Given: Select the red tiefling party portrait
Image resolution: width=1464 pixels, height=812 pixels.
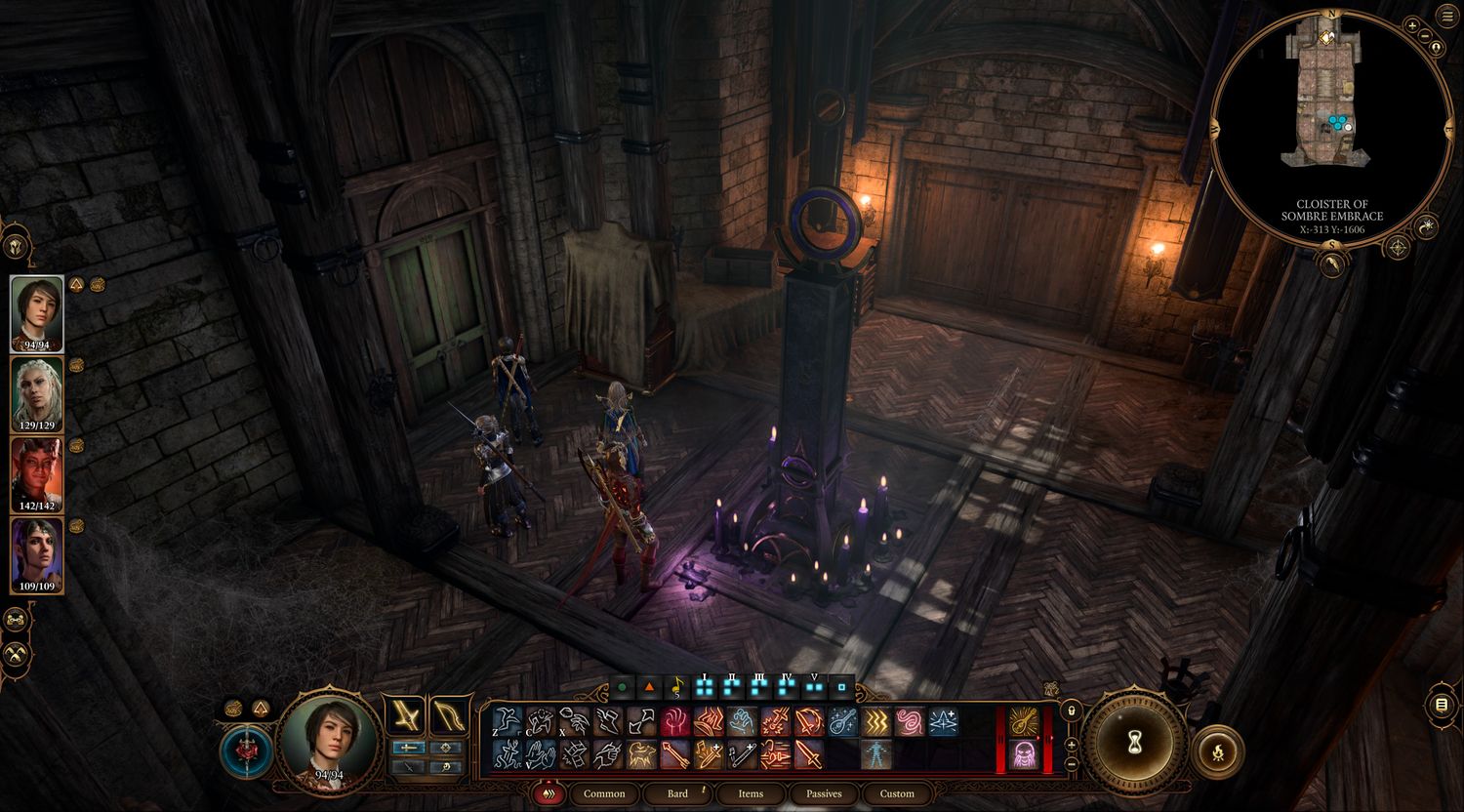Looking at the screenshot, I should [x=37, y=473].
